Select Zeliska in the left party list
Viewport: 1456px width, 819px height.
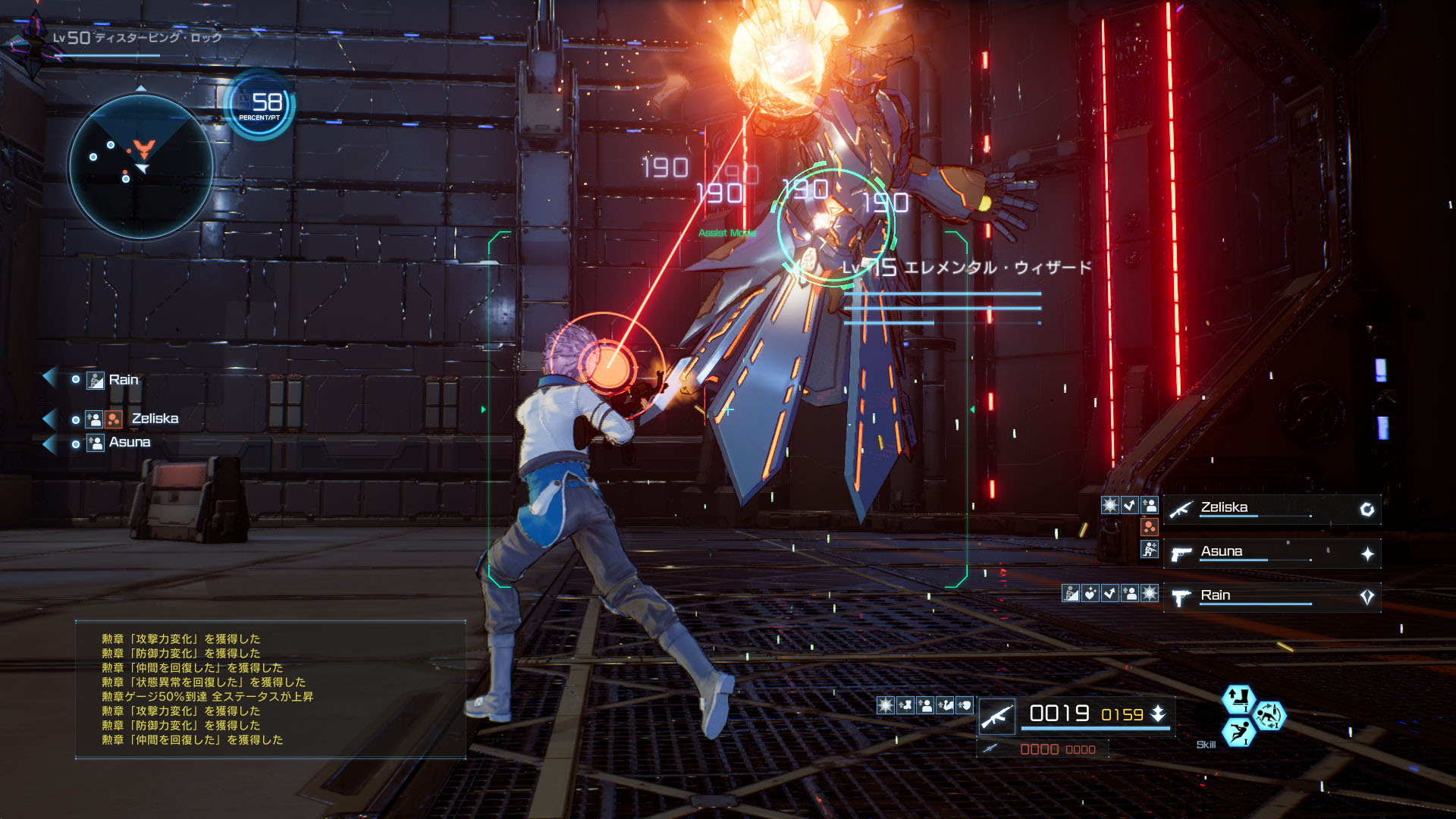coord(155,419)
